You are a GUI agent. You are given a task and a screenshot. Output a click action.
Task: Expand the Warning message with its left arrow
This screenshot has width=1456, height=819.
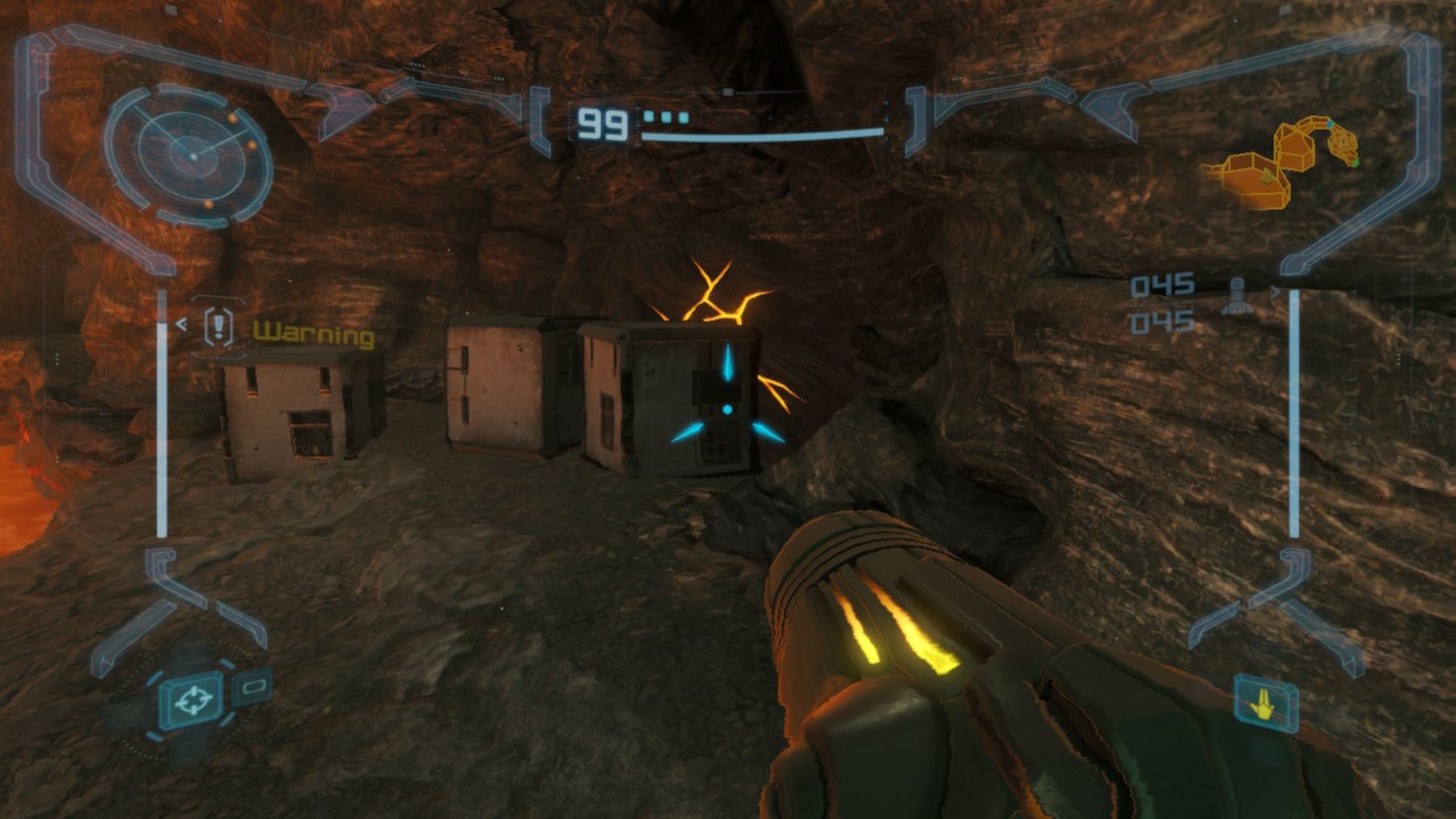(x=182, y=323)
